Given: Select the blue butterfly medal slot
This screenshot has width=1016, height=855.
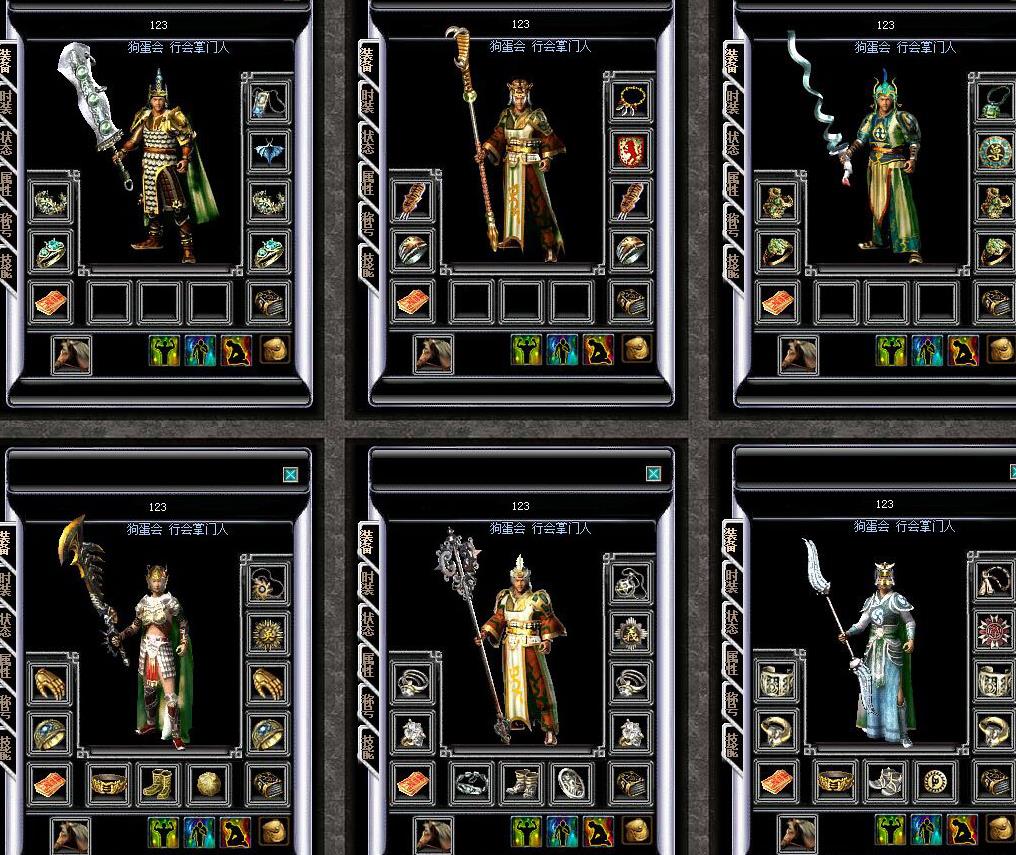Looking at the screenshot, I should (268, 151).
